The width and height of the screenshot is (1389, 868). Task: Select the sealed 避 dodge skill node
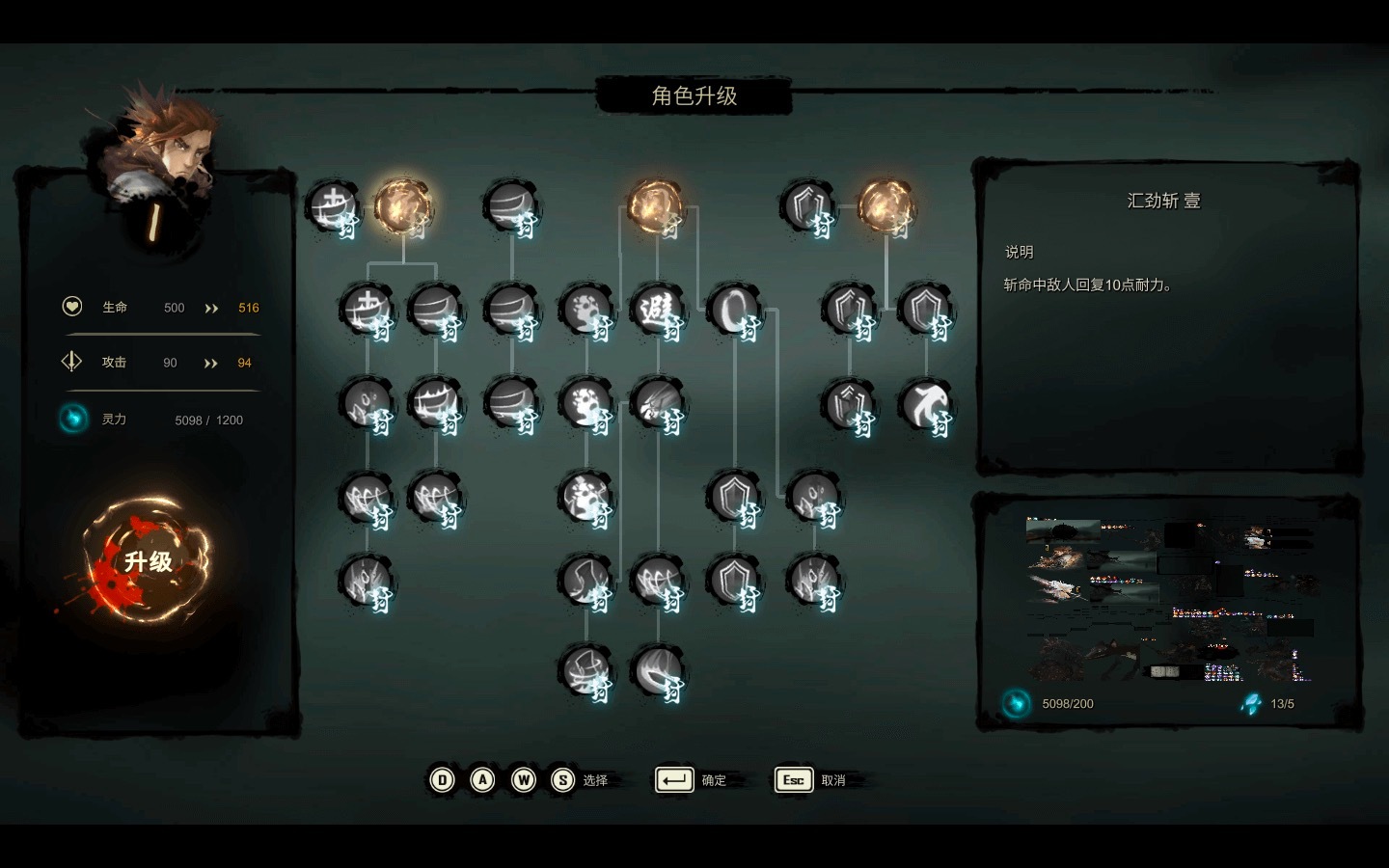[657, 310]
